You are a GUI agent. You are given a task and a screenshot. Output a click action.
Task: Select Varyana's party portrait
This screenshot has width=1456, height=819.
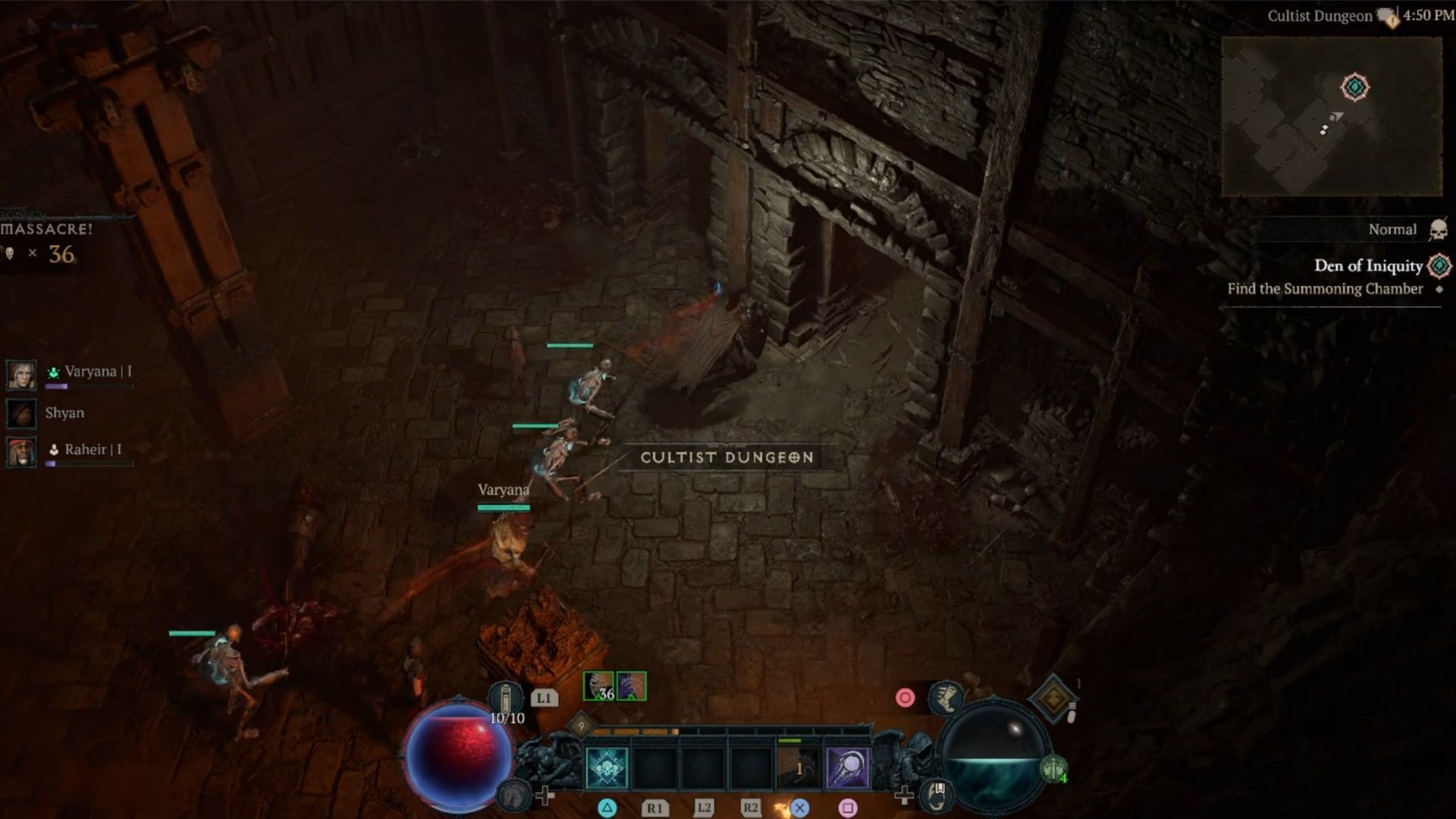[21, 375]
